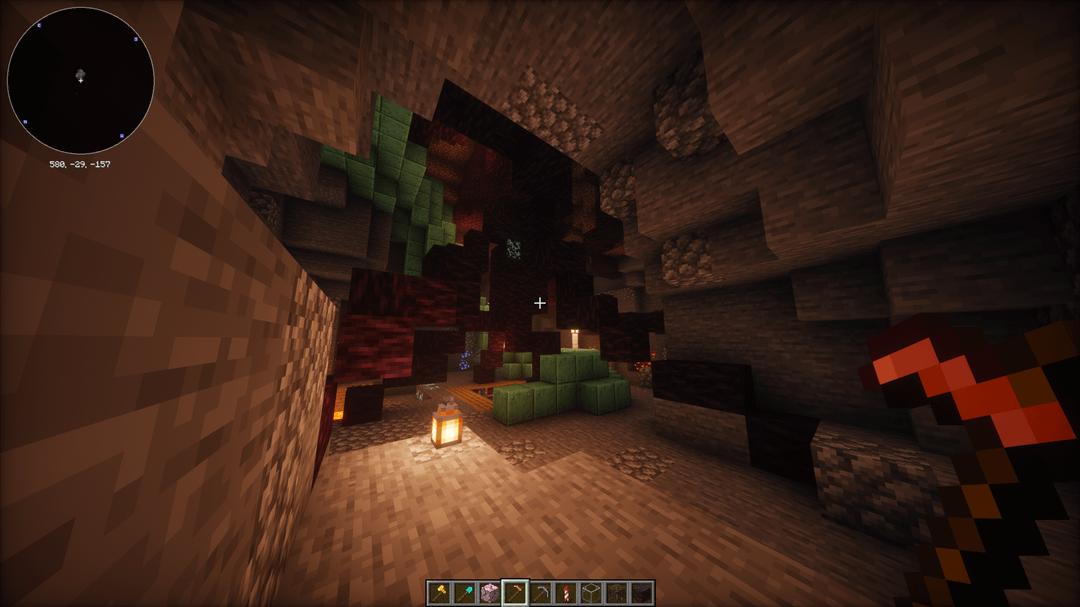Viewport: 1080px width, 607px height.
Task: Select the diamond shovel in the hotbar
Action: pos(464,592)
